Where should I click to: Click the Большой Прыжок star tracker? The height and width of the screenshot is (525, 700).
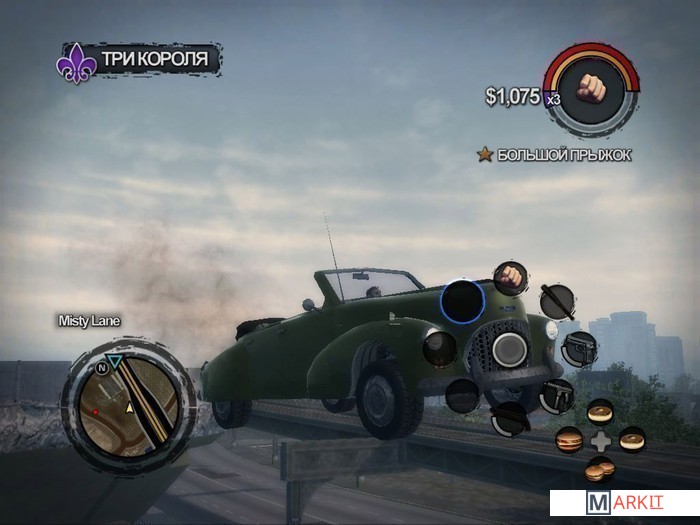(x=554, y=155)
